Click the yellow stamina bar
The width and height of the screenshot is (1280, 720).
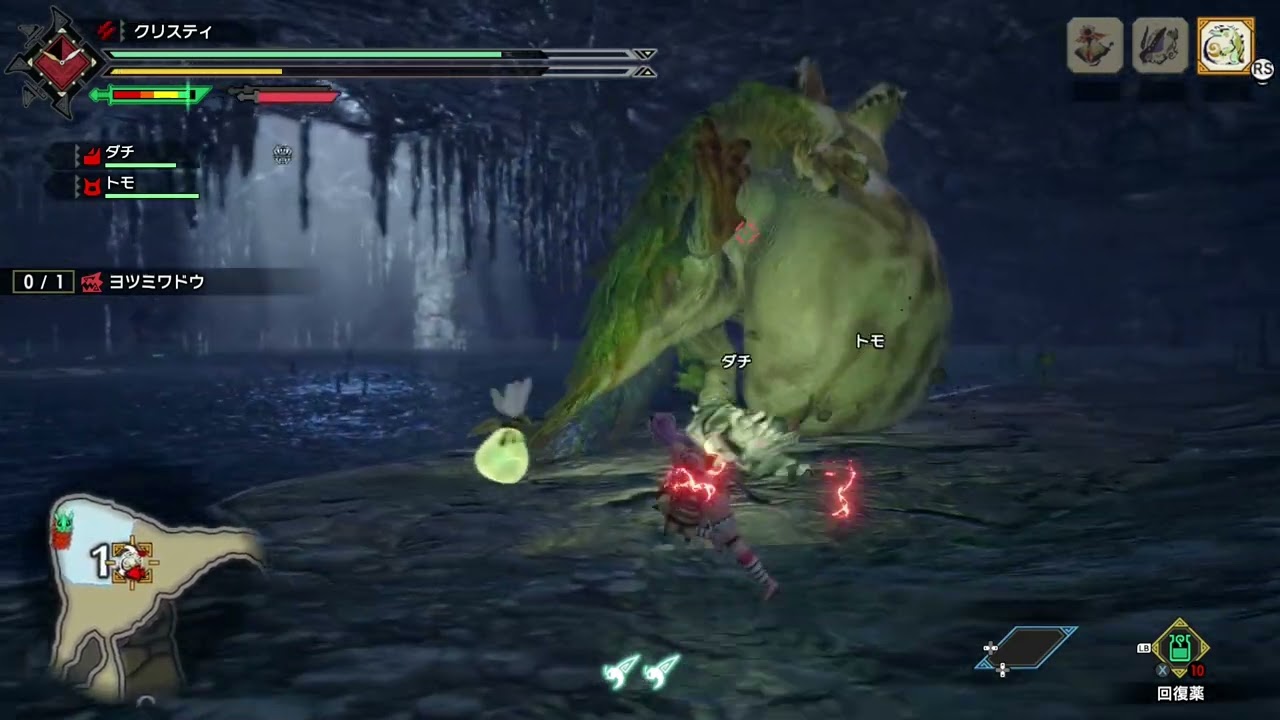pyautogui.click(x=200, y=71)
